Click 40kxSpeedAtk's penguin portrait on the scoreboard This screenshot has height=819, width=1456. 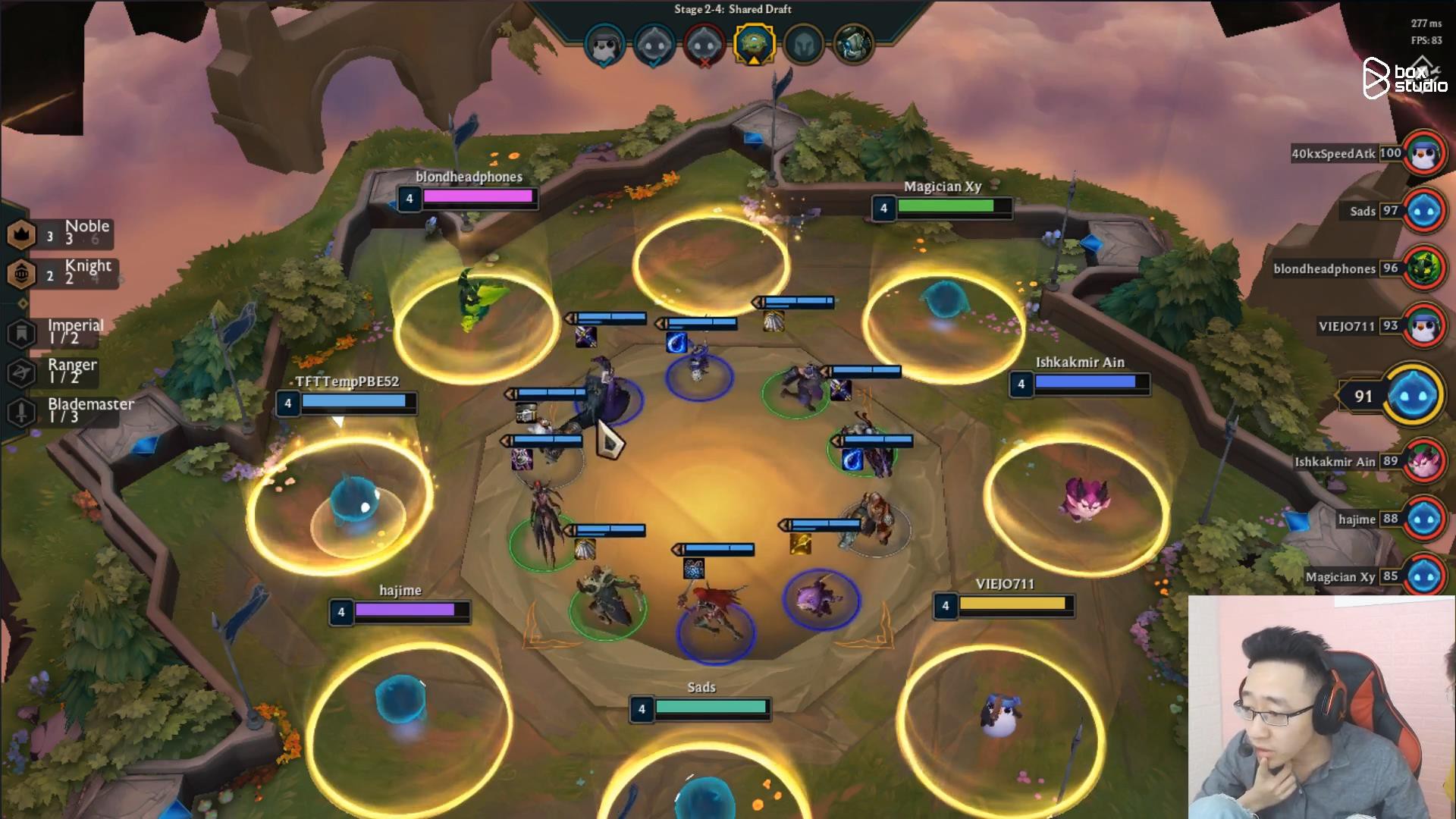coord(1426,153)
